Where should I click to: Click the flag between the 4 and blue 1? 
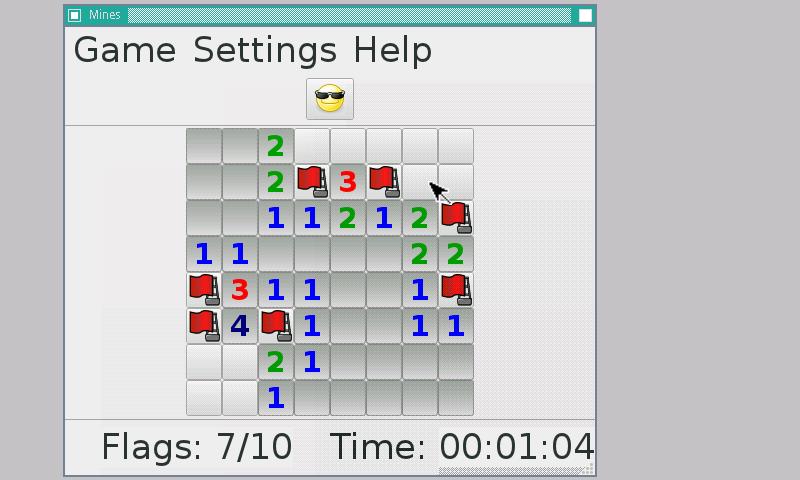(276, 326)
